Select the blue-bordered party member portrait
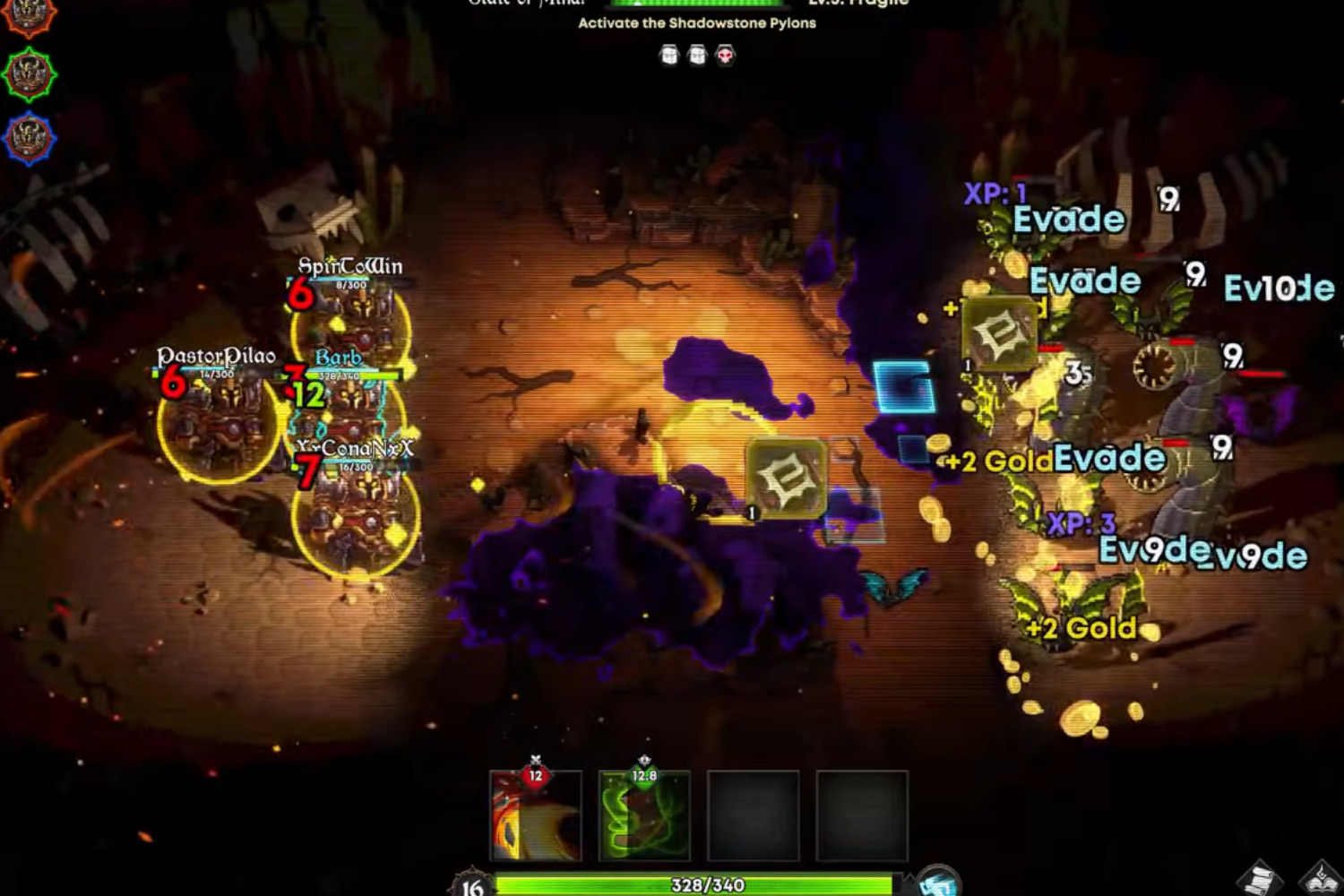 [x=29, y=140]
